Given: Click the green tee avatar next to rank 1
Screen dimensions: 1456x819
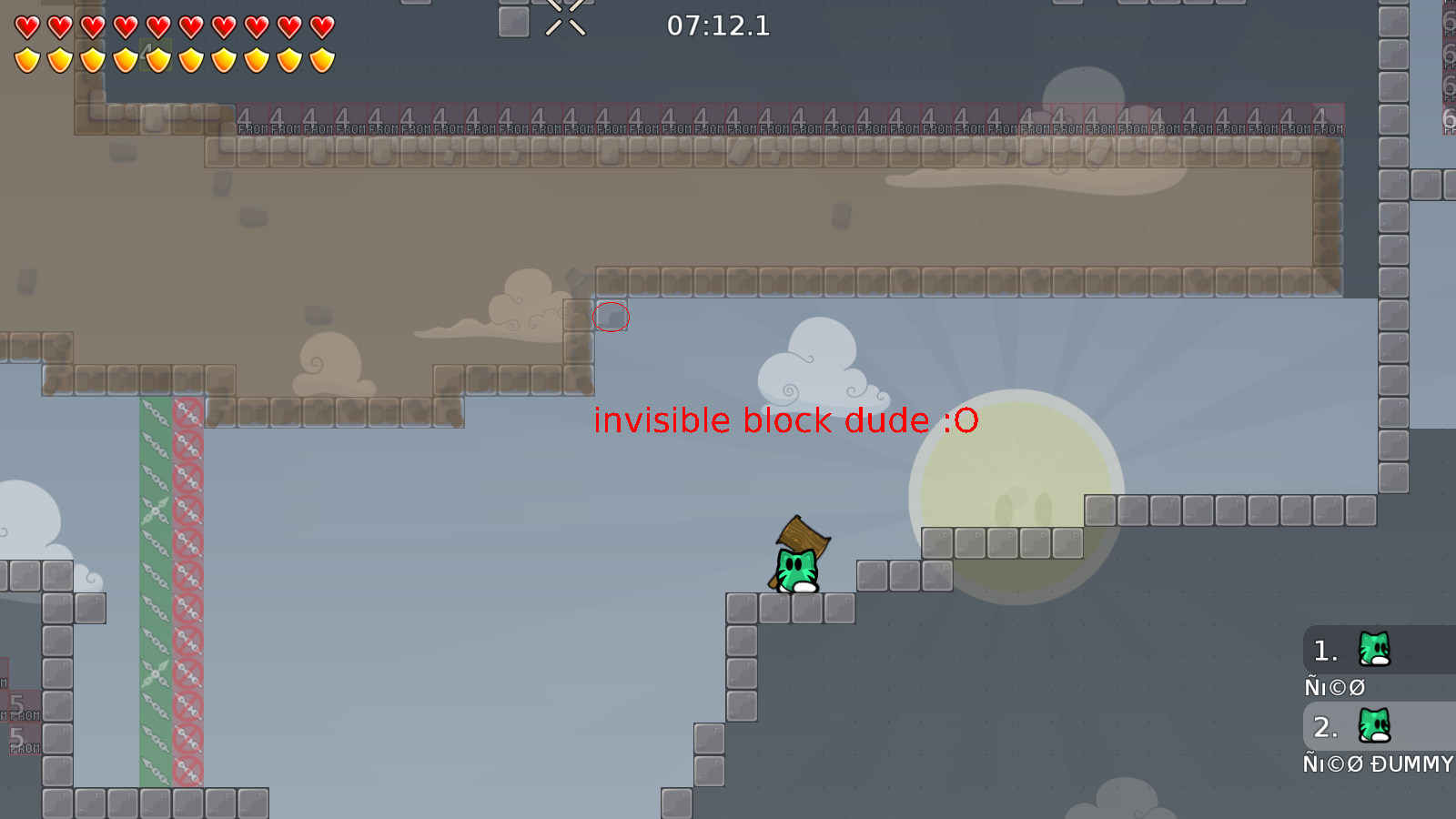Looking at the screenshot, I should [x=1373, y=650].
